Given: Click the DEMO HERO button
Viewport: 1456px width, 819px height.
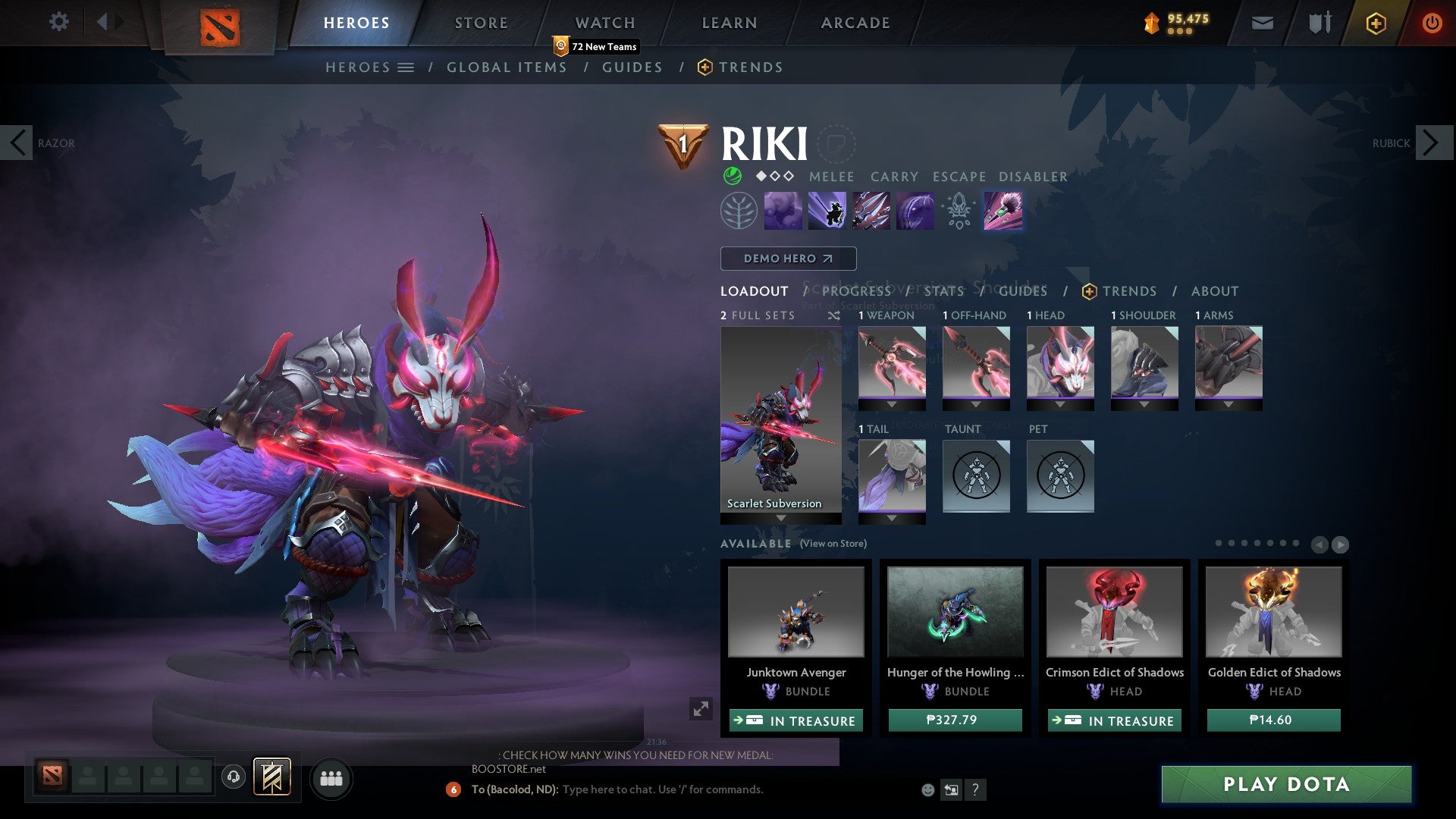Looking at the screenshot, I should [787, 258].
